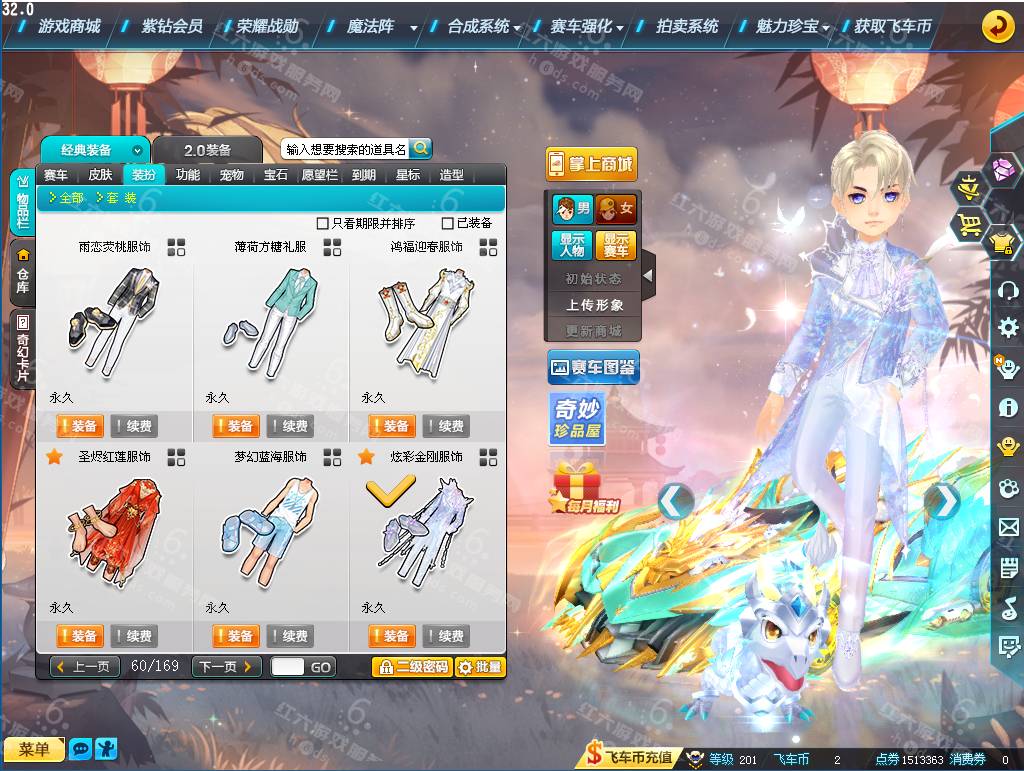Select the 女 female character option
Screen dimensions: 1024x771
[x=616, y=209]
